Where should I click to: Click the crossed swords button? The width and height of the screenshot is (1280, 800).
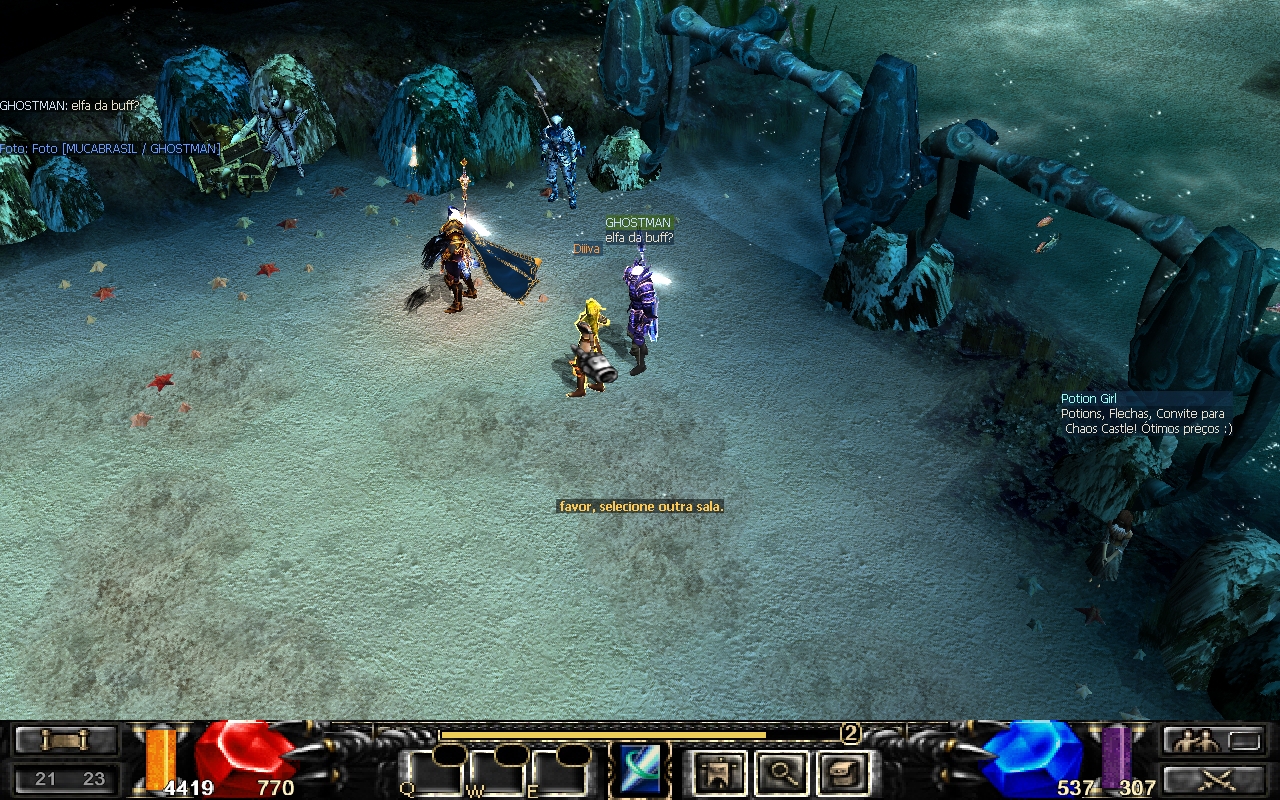(x=1213, y=778)
